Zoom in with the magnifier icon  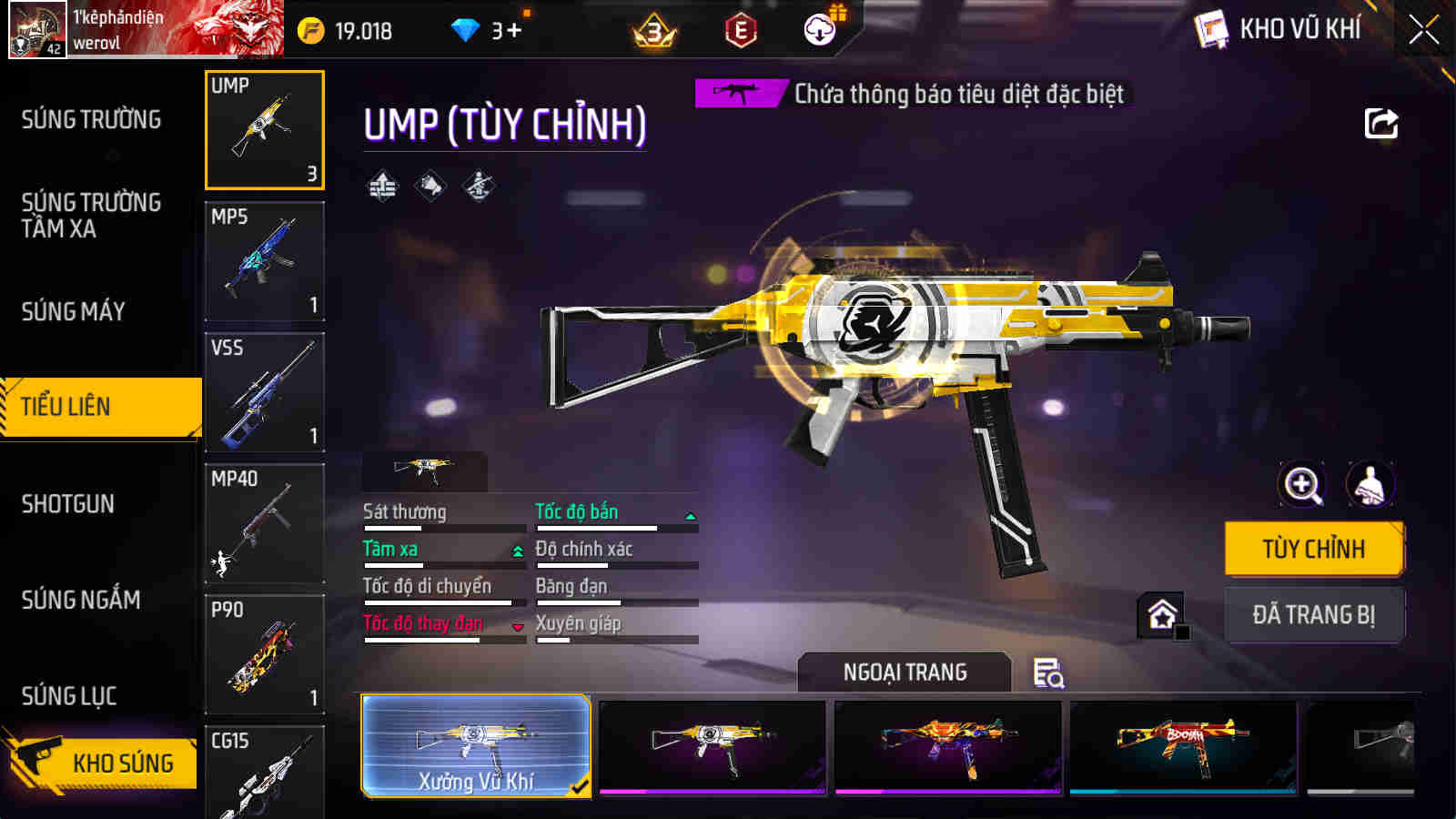coord(1302,485)
